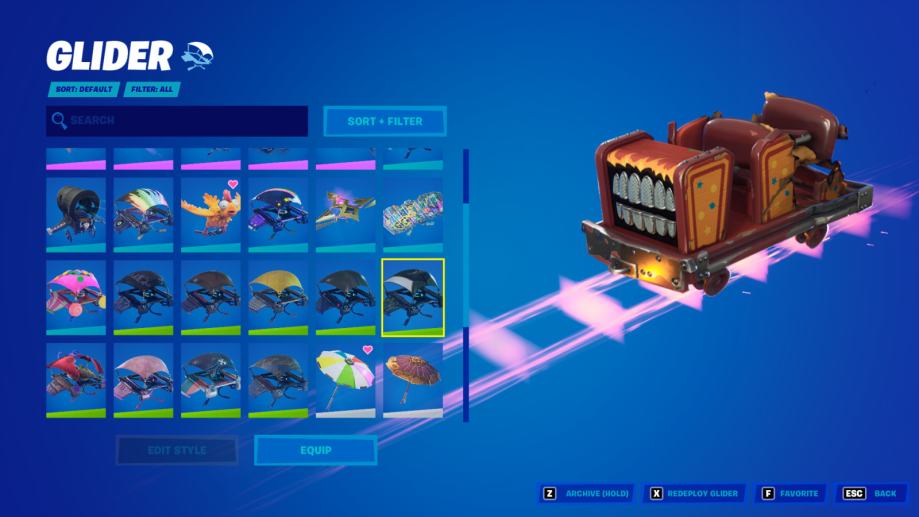Click the Filter: All tag

[152, 89]
